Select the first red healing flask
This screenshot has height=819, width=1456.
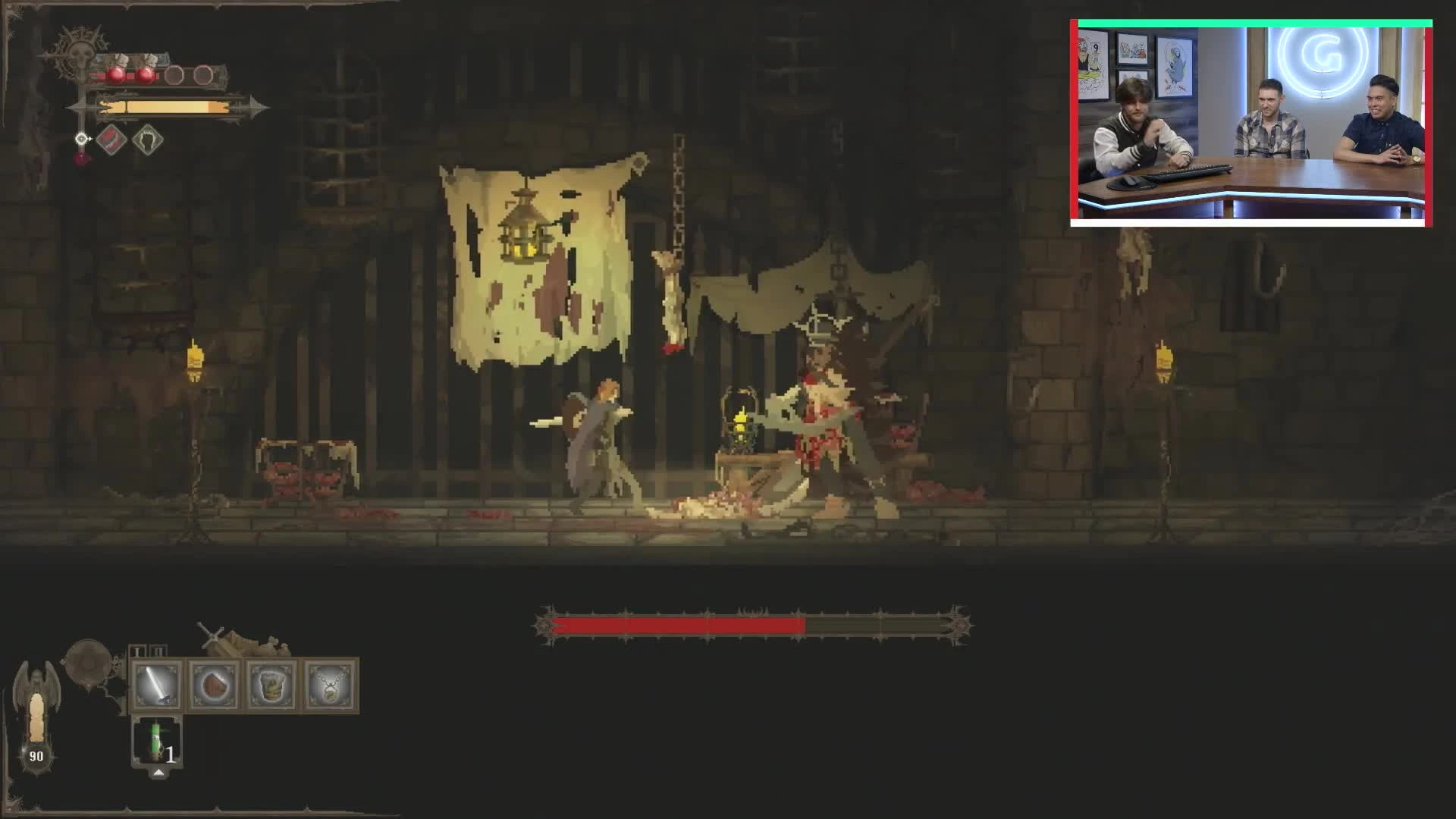(x=116, y=75)
